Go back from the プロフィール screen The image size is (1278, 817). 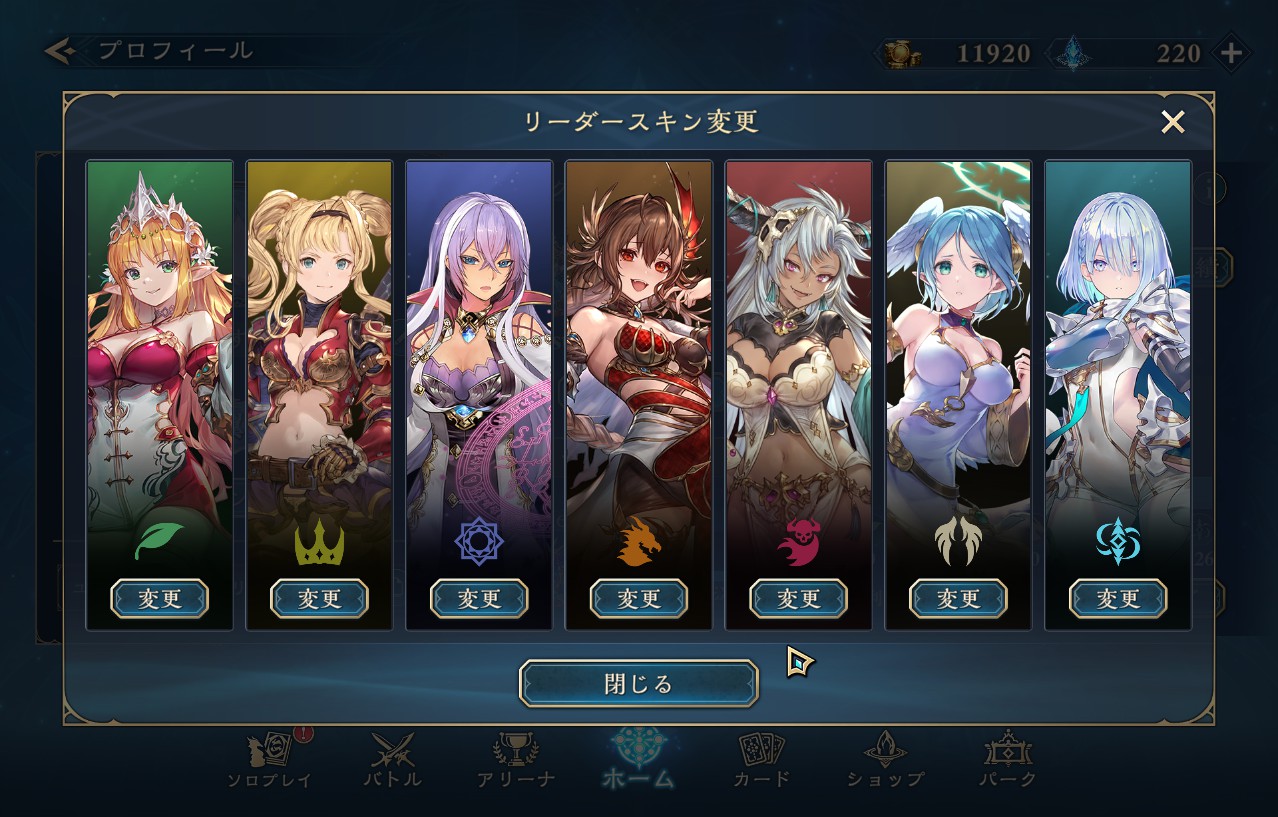(60, 51)
